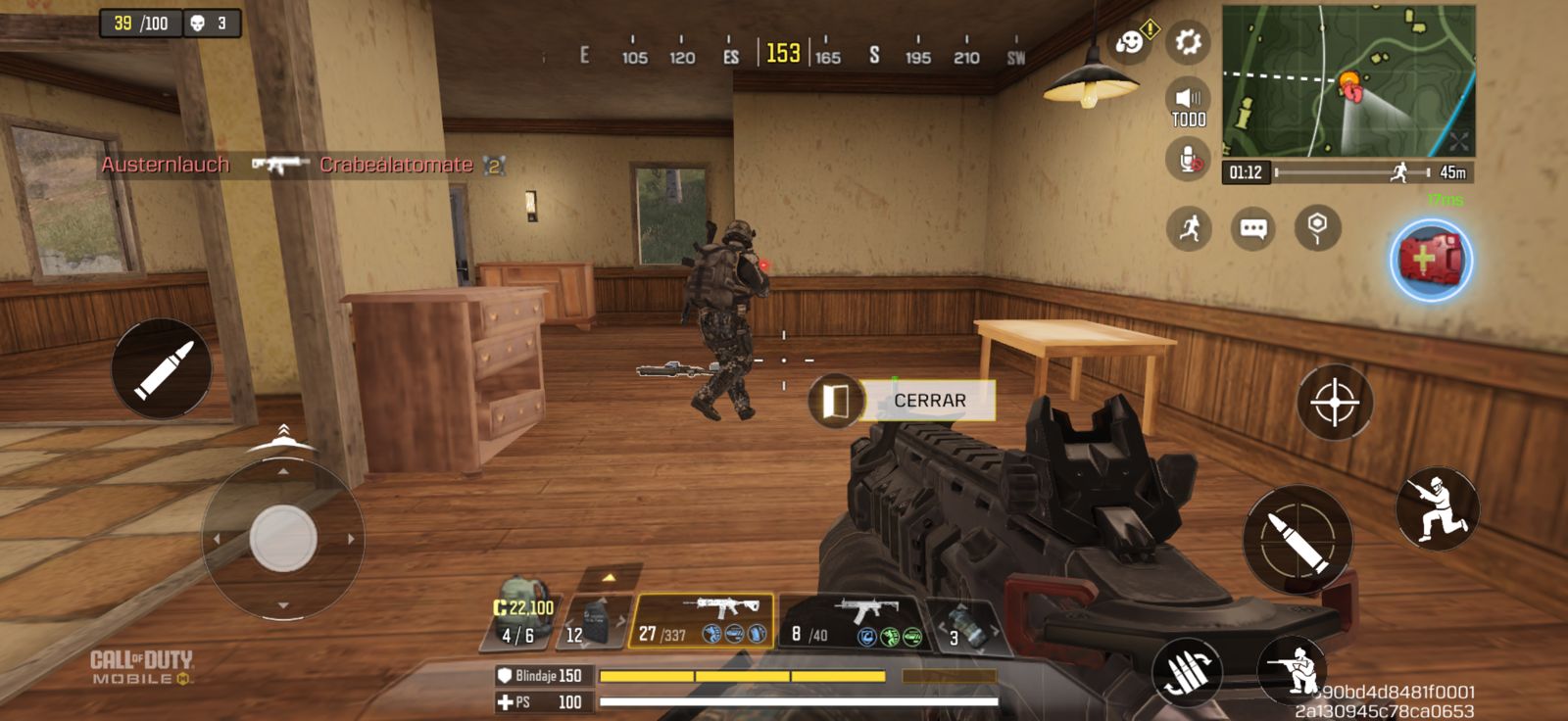Toggle the microphone button
The width and height of the screenshot is (1568, 721).
(1188, 159)
